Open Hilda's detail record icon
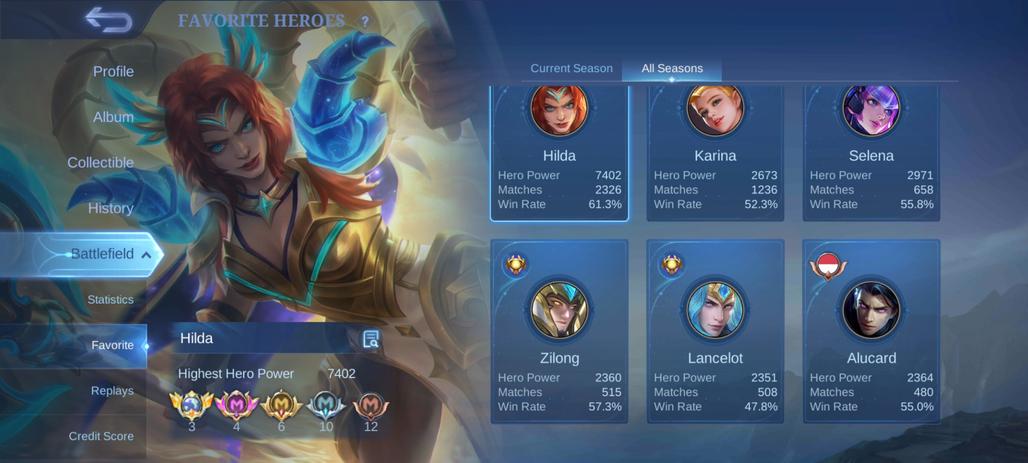This screenshot has height=463, width=1028. 371,339
